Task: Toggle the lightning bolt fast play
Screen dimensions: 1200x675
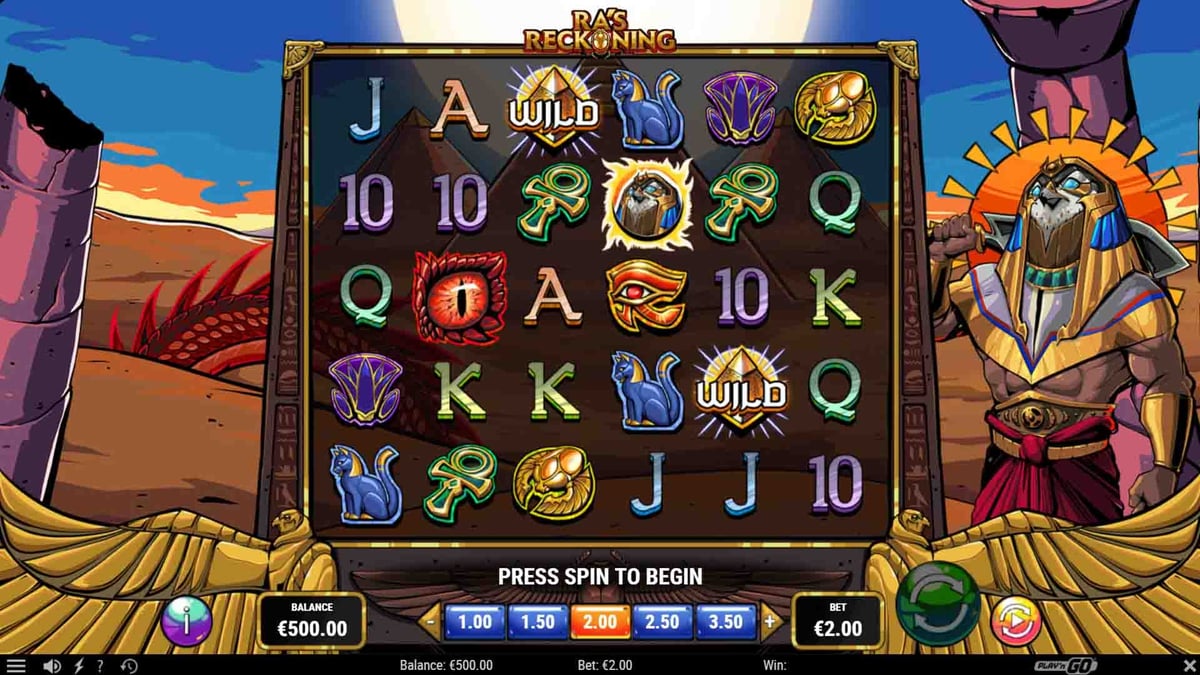Action: (x=78, y=666)
